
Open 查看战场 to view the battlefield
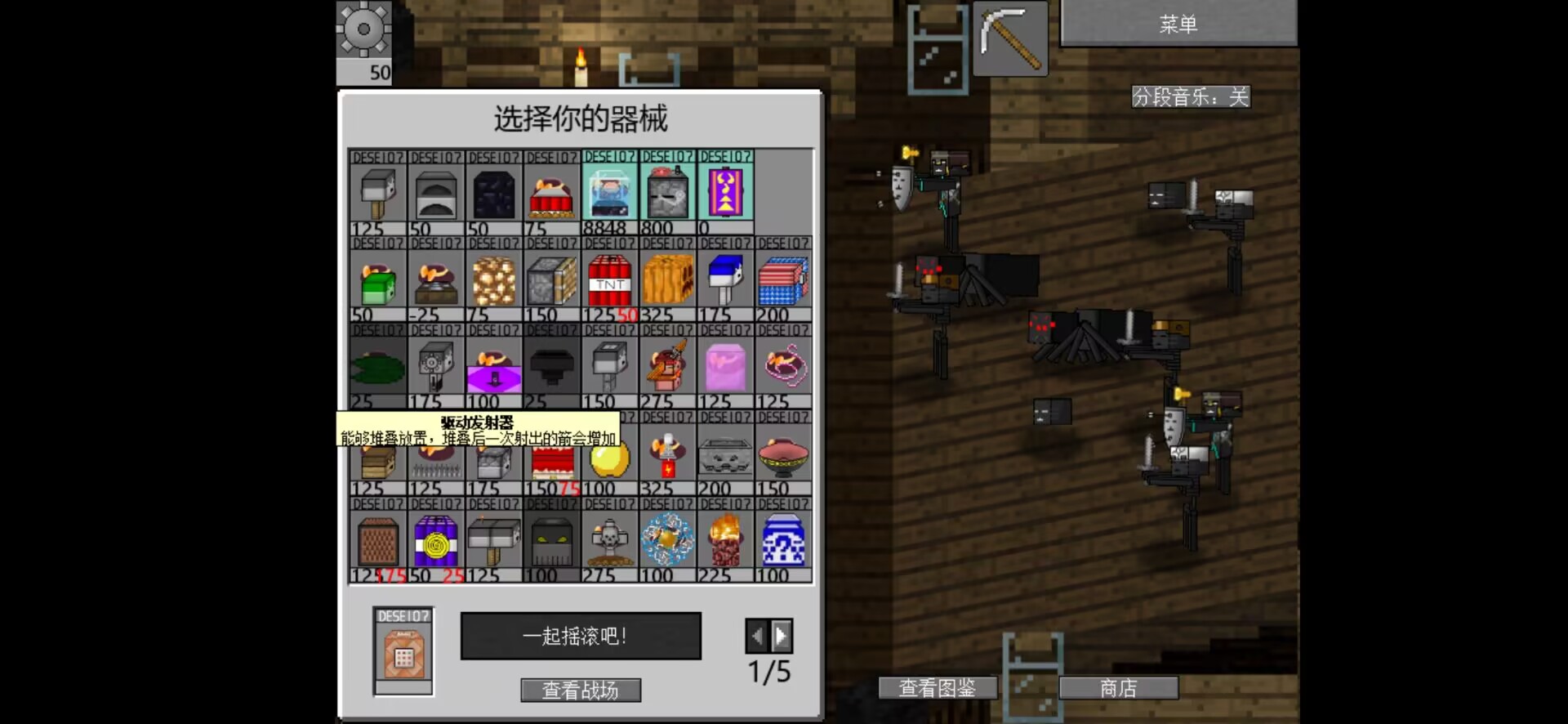coord(580,690)
